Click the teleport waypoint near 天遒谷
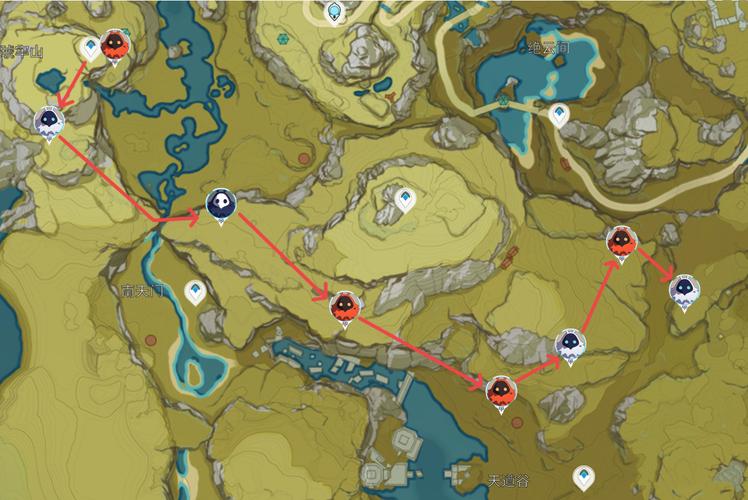This screenshot has height=500, width=748. point(580,476)
